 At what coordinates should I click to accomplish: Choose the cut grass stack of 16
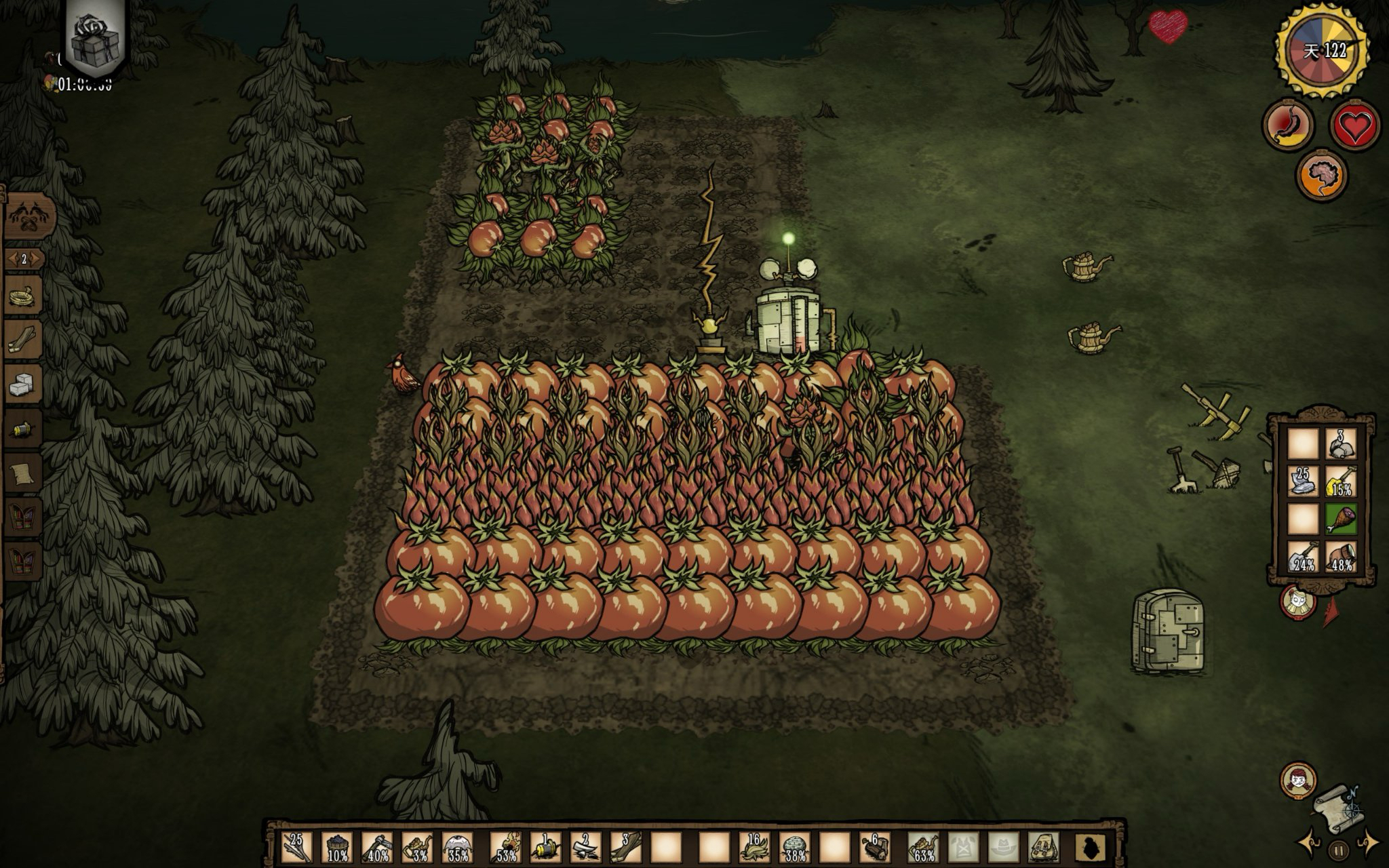[753, 848]
